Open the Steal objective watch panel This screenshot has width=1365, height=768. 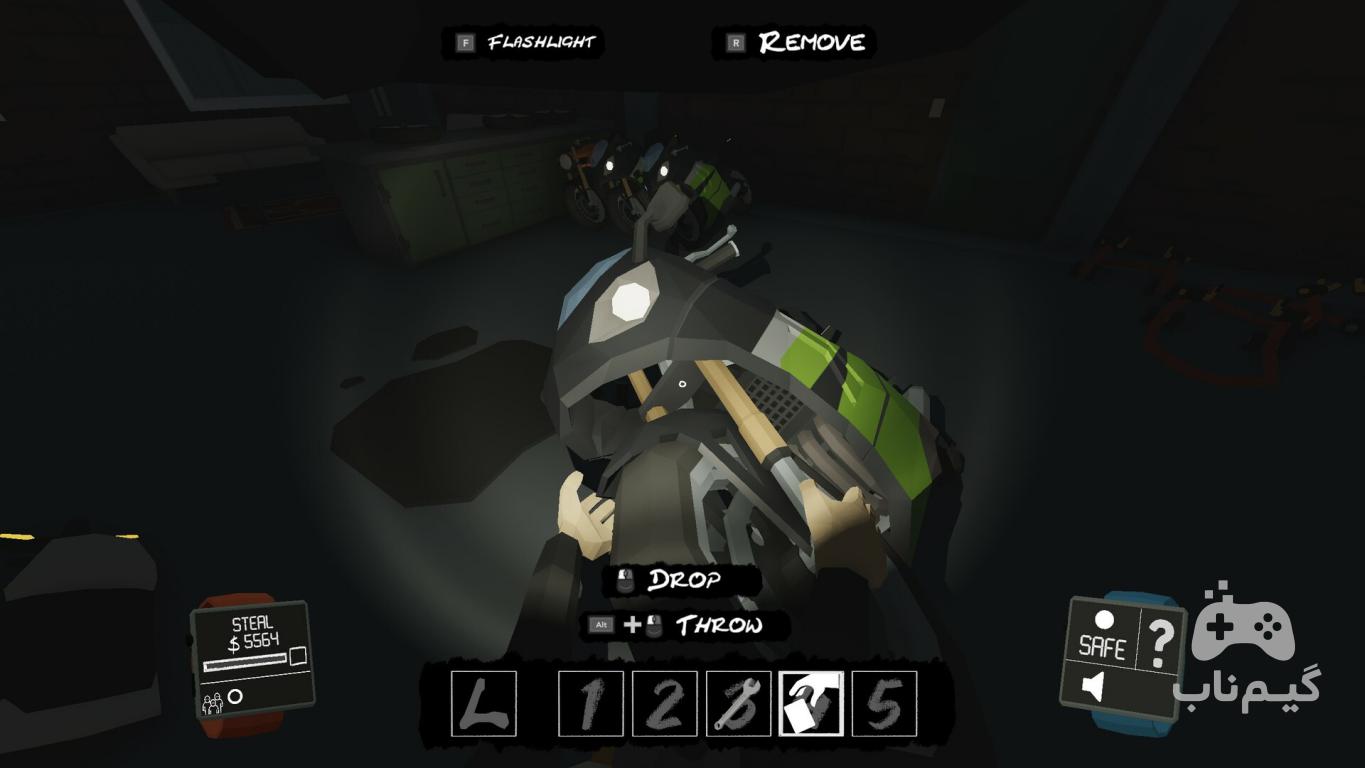tap(252, 657)
